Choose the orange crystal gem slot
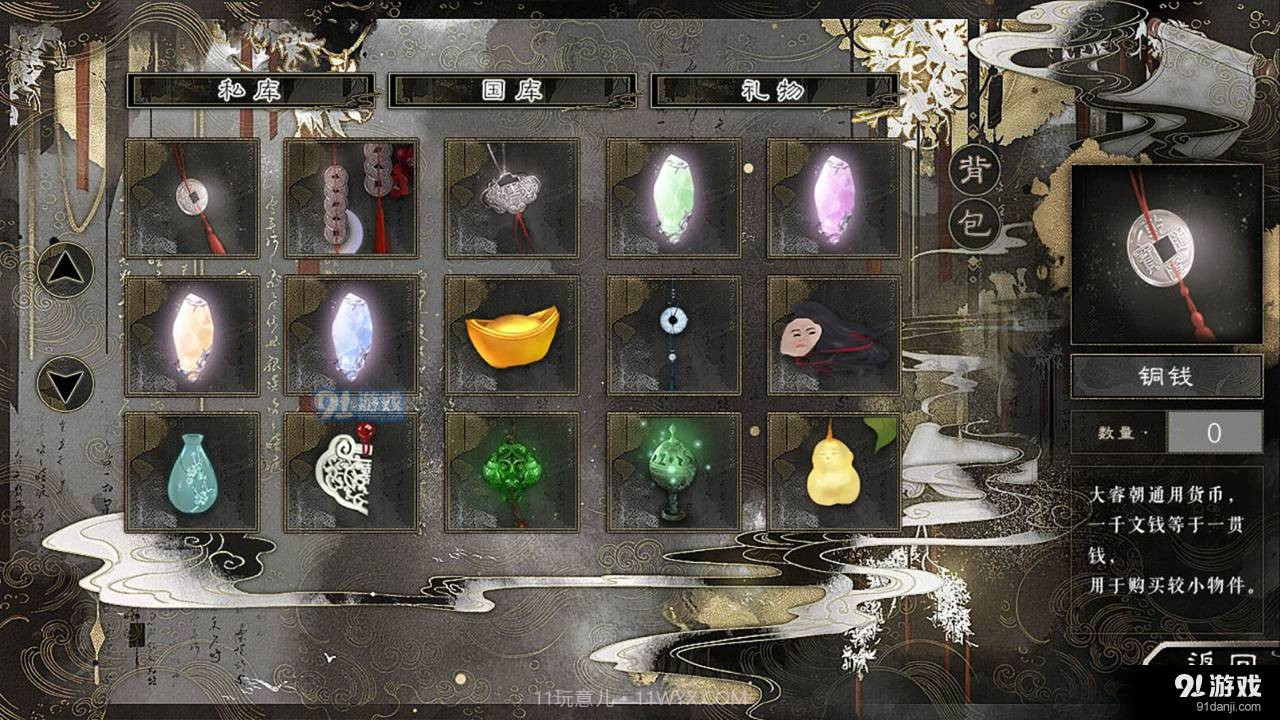Viewport: 1280px width, 720px height. [x=192, y=335]
